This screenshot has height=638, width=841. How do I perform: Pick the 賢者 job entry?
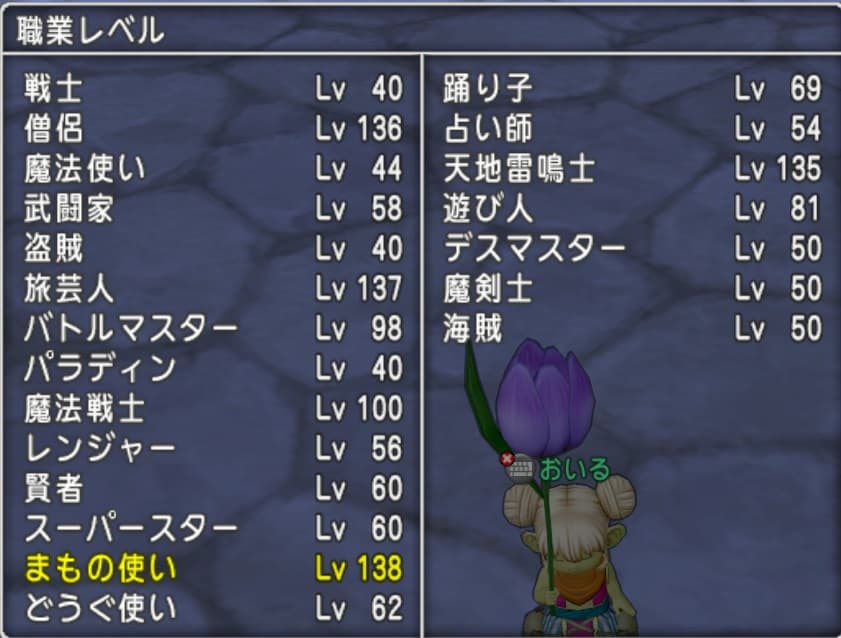(54, 489)
